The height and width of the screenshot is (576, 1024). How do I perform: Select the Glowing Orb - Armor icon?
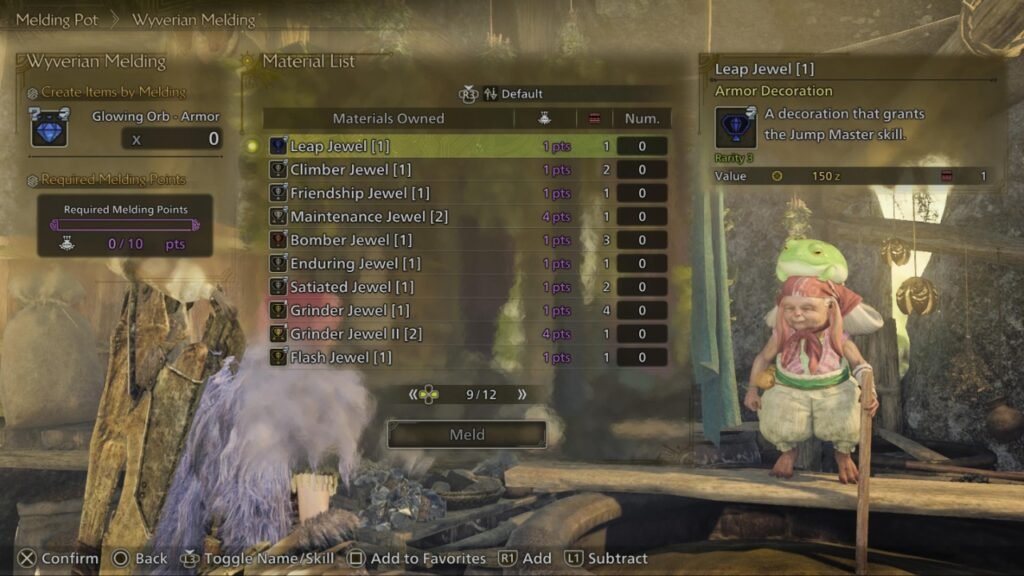point(50,128)
